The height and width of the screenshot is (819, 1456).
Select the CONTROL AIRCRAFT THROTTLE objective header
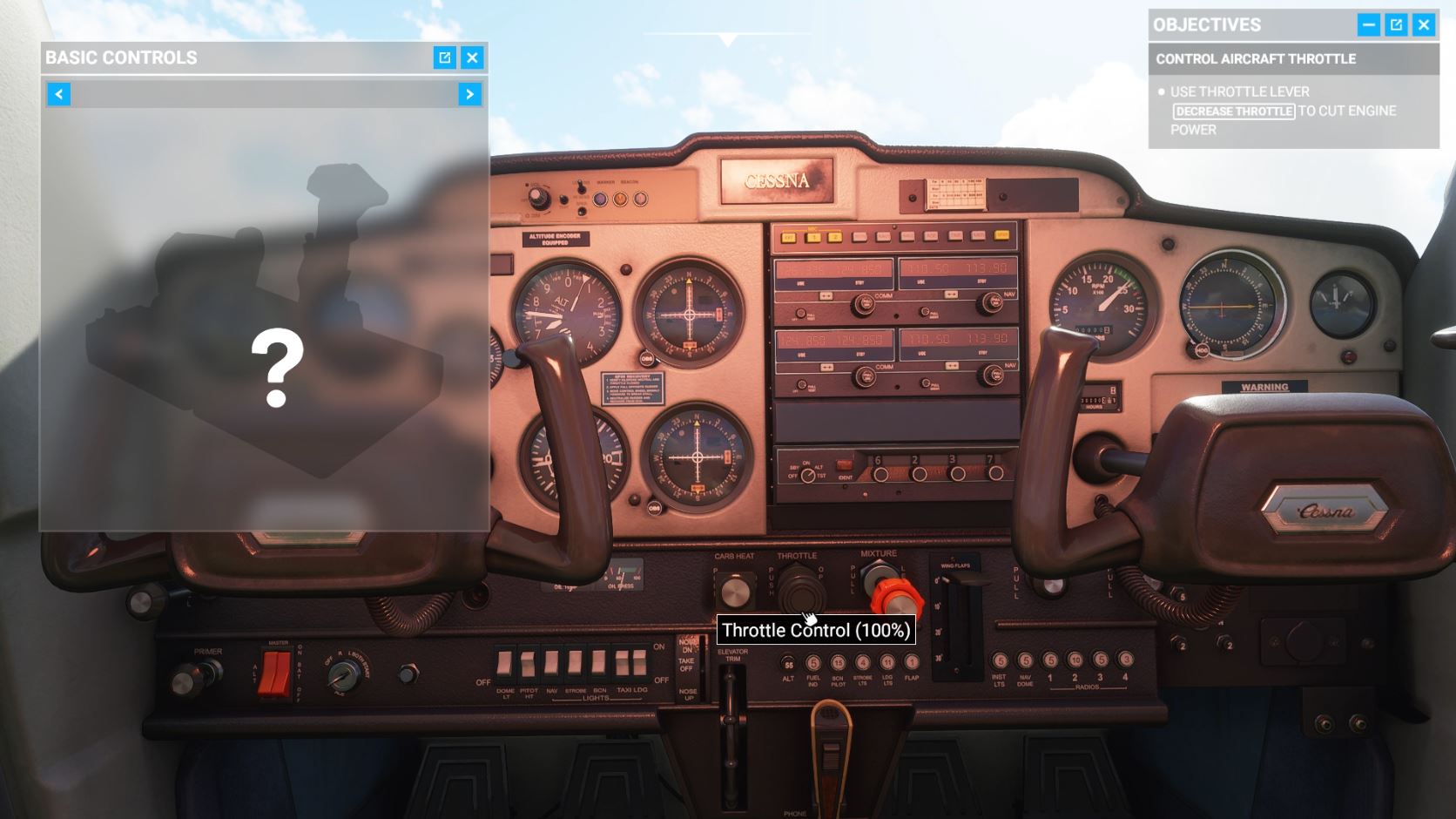tap(1255, 59)
